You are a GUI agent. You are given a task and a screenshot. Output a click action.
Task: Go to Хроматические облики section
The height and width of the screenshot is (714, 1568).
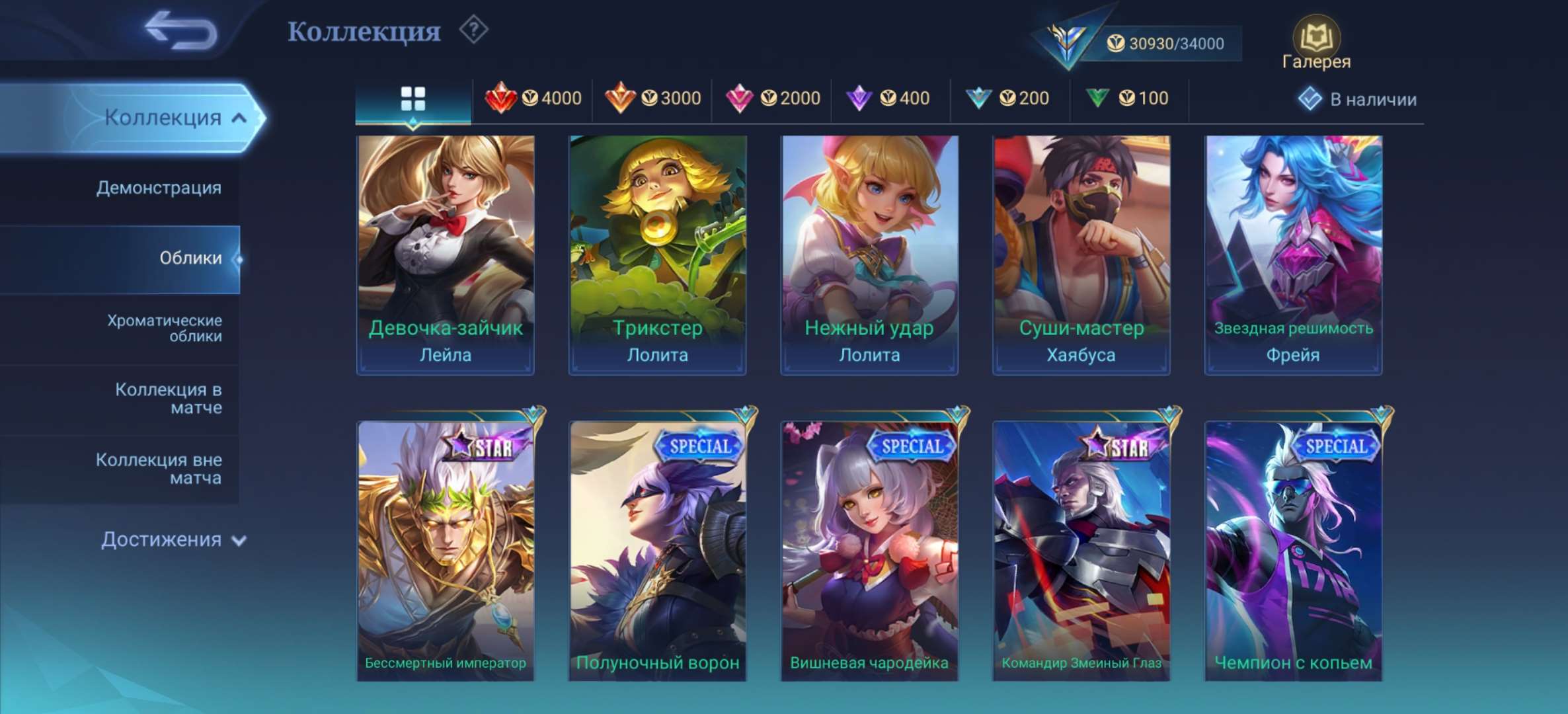point(163,330)
